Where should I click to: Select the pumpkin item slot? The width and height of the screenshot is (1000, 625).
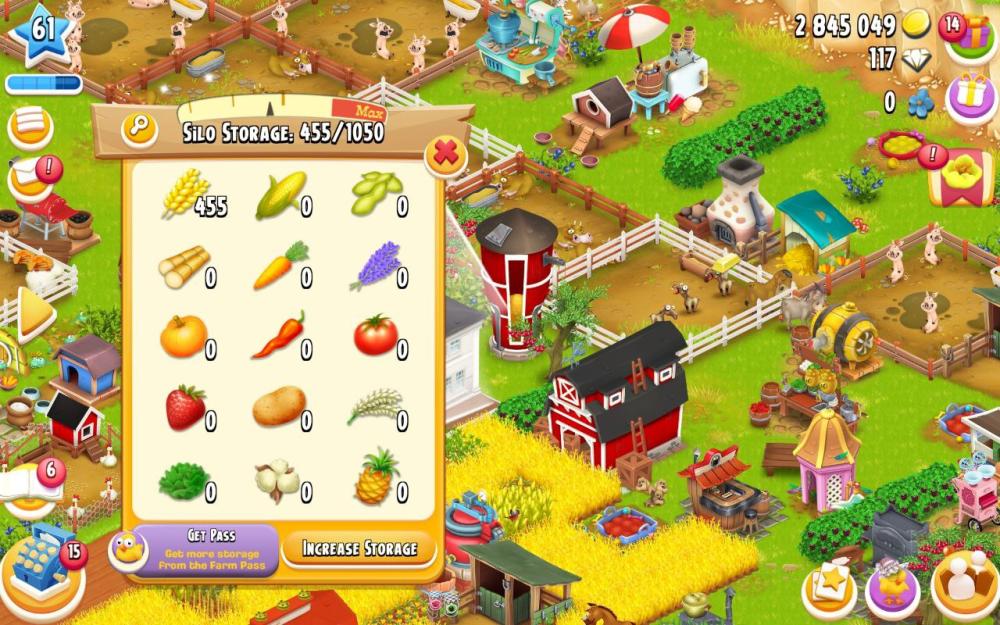coord(184,336)
